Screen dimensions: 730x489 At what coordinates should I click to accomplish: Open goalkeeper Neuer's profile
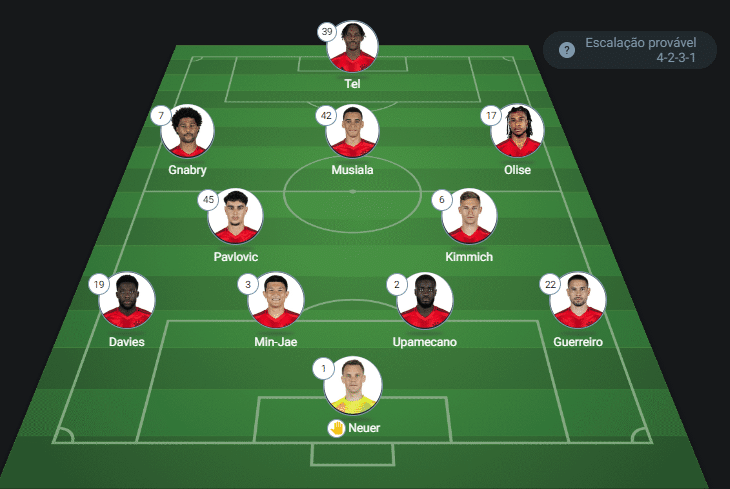pos(352,385)
